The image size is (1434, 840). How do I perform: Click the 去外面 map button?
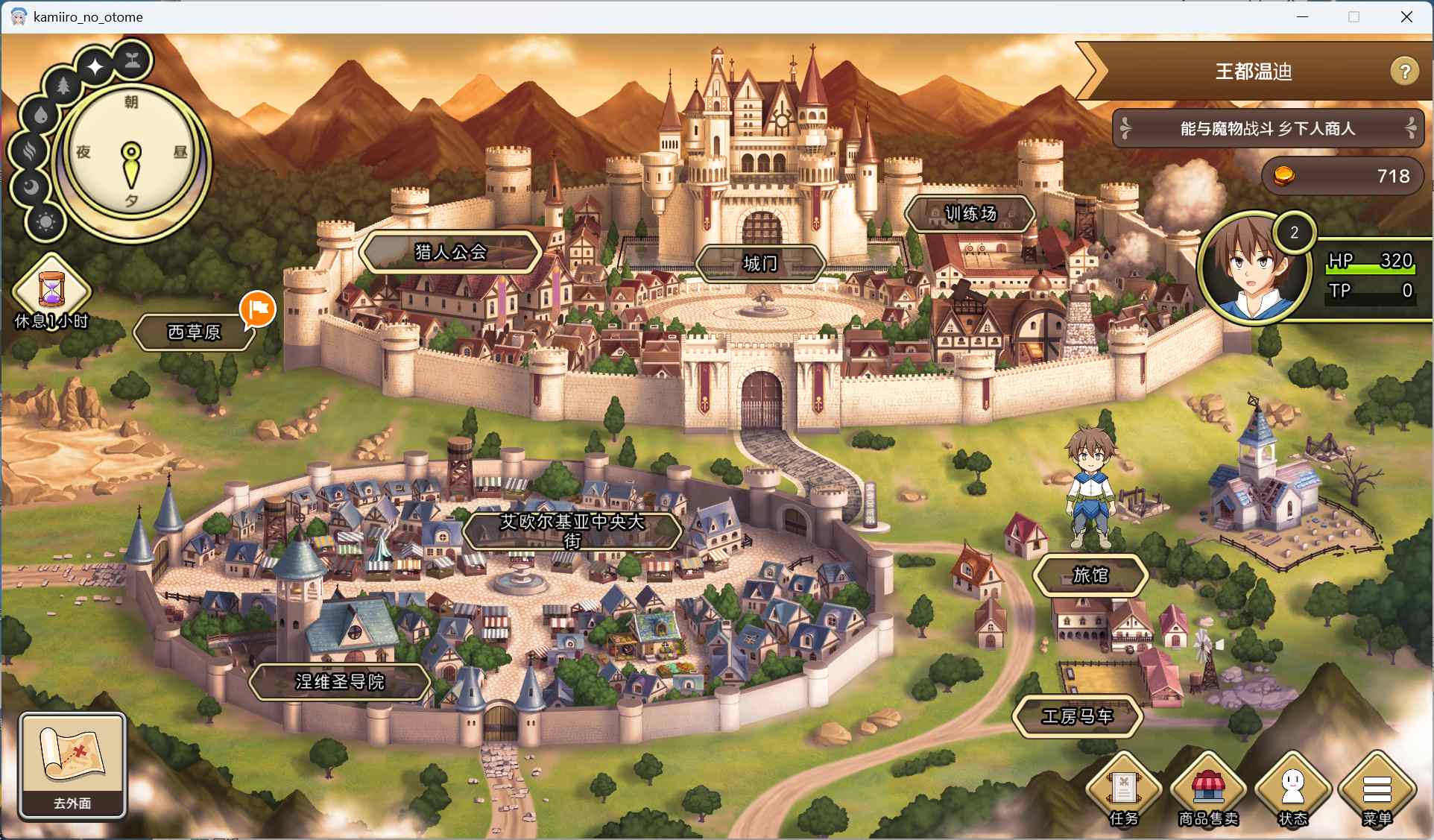pos(72,765)
